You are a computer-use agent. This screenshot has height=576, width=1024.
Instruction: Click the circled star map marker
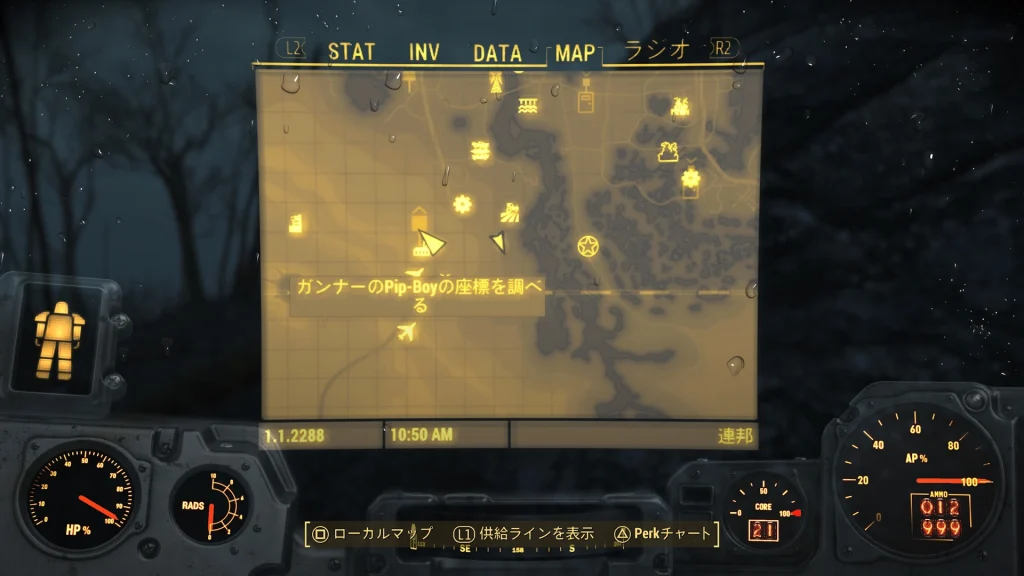tap(587, 245)
